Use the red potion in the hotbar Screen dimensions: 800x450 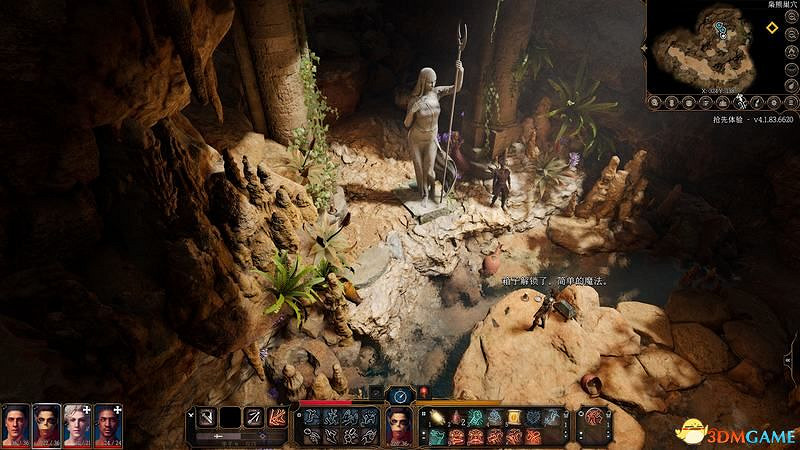[457, 417]
